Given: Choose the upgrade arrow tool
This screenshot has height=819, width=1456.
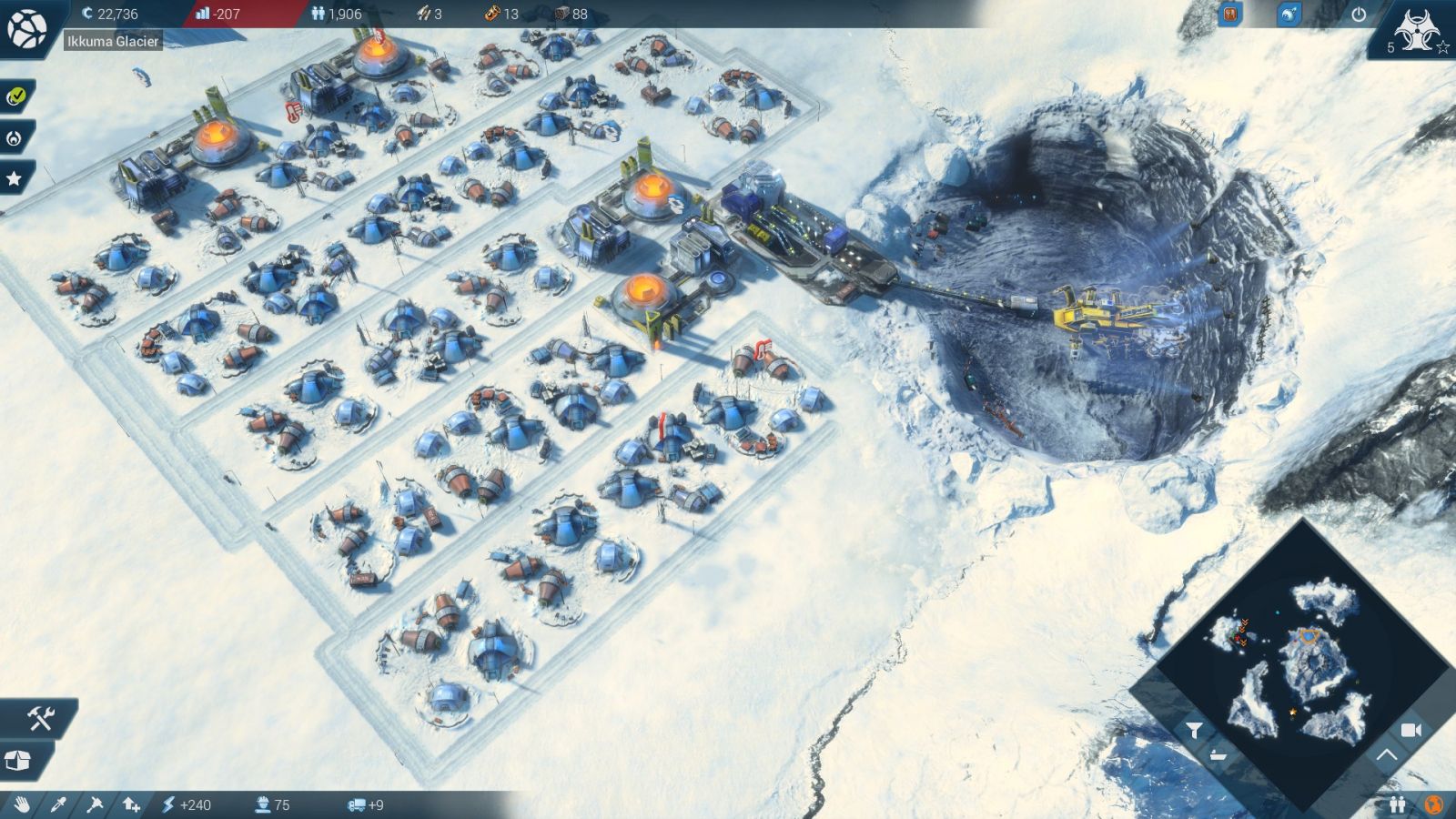Looking at the screenshot, I should click(131, 804).
